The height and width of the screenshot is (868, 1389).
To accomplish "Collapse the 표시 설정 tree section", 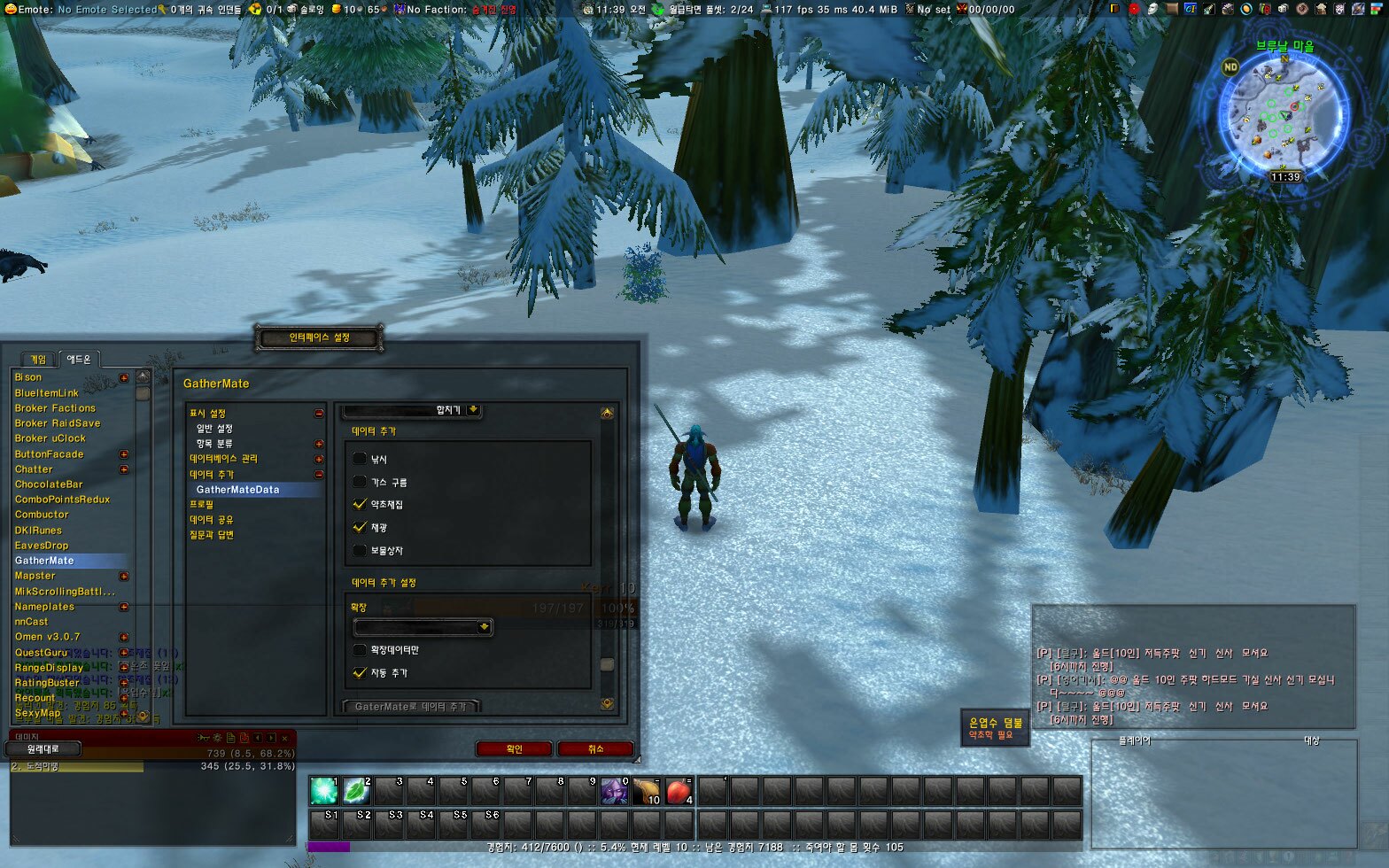I will coord(319,414).
